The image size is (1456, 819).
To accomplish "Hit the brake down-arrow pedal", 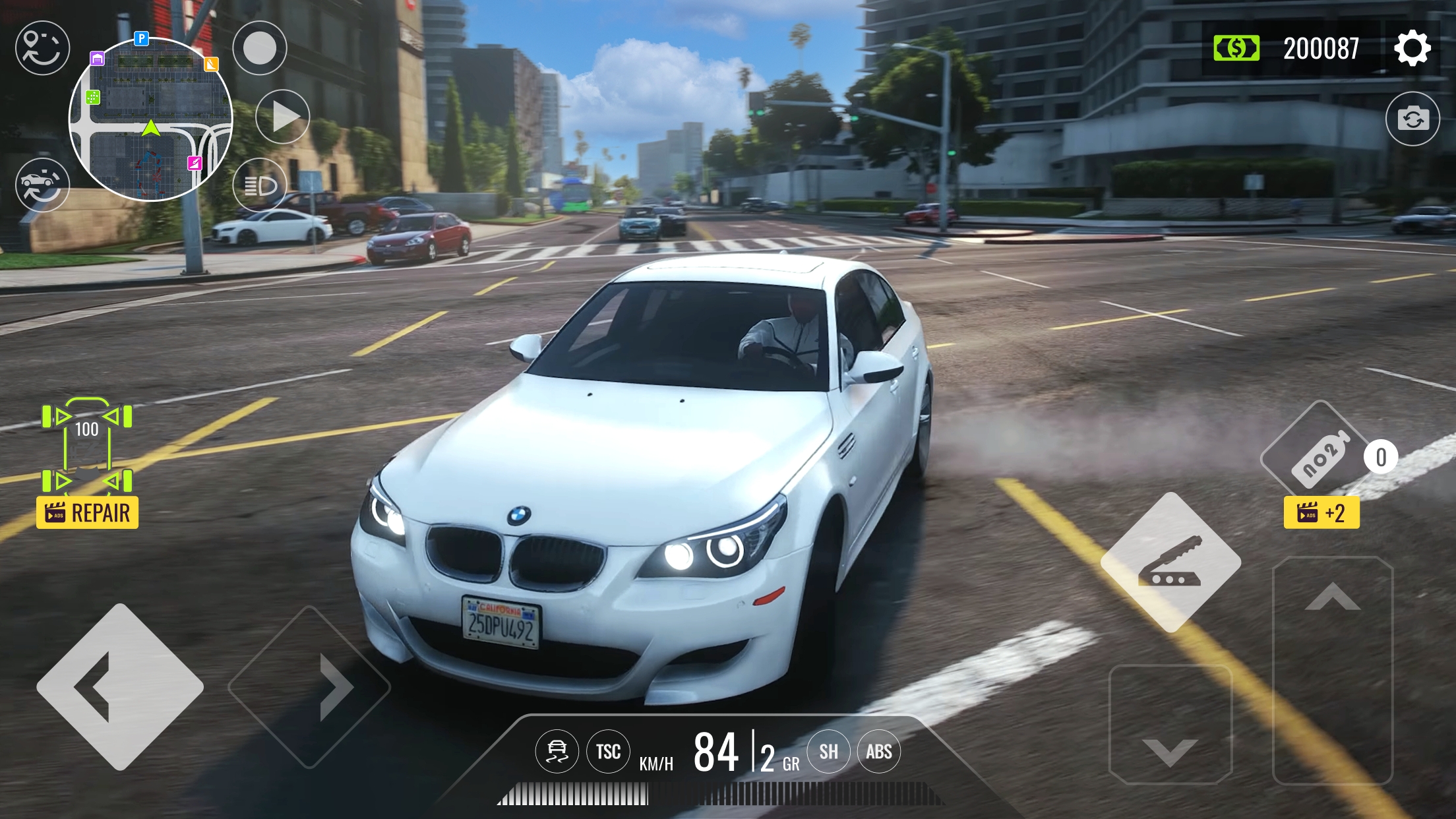I will [x=1170, y=725].
